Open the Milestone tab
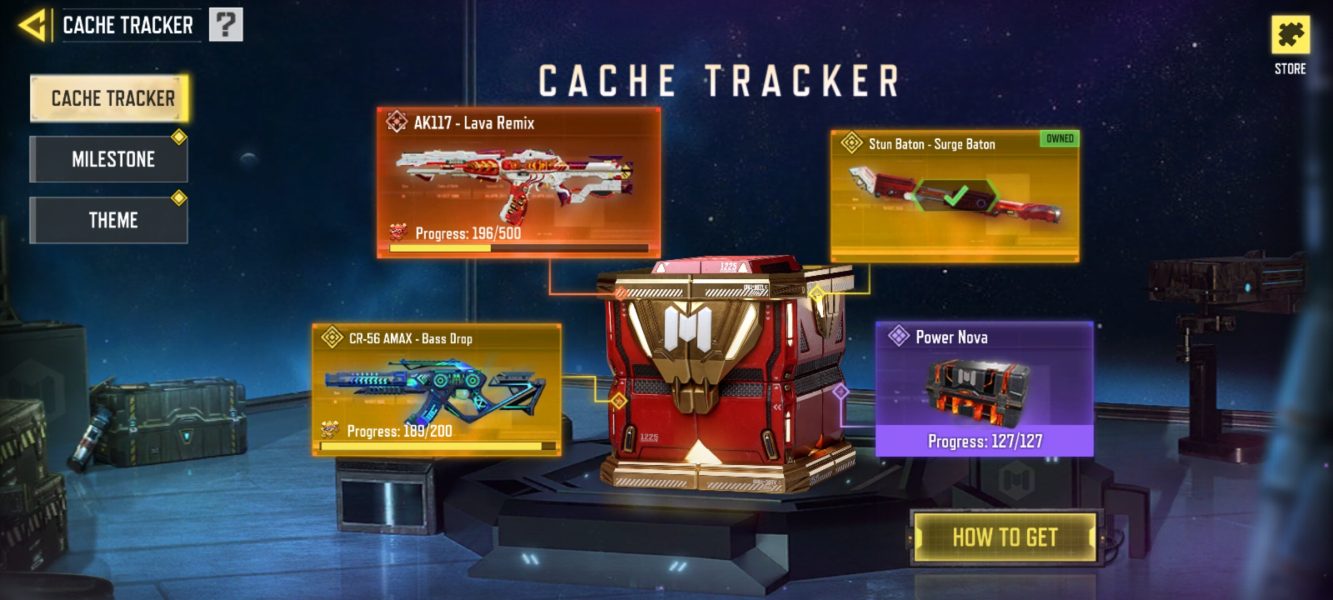The width and height of the screenshot is (1333, 600). pos(109,159)
